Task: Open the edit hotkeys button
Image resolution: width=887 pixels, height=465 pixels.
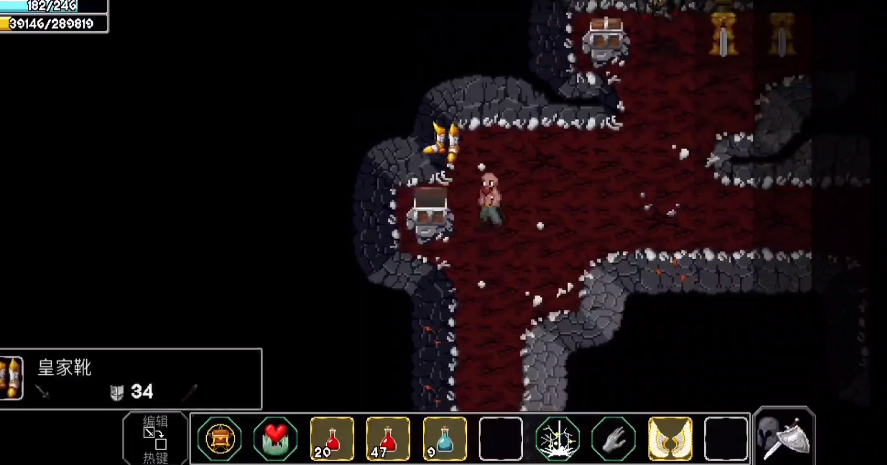Action: (x=155, y=438)
